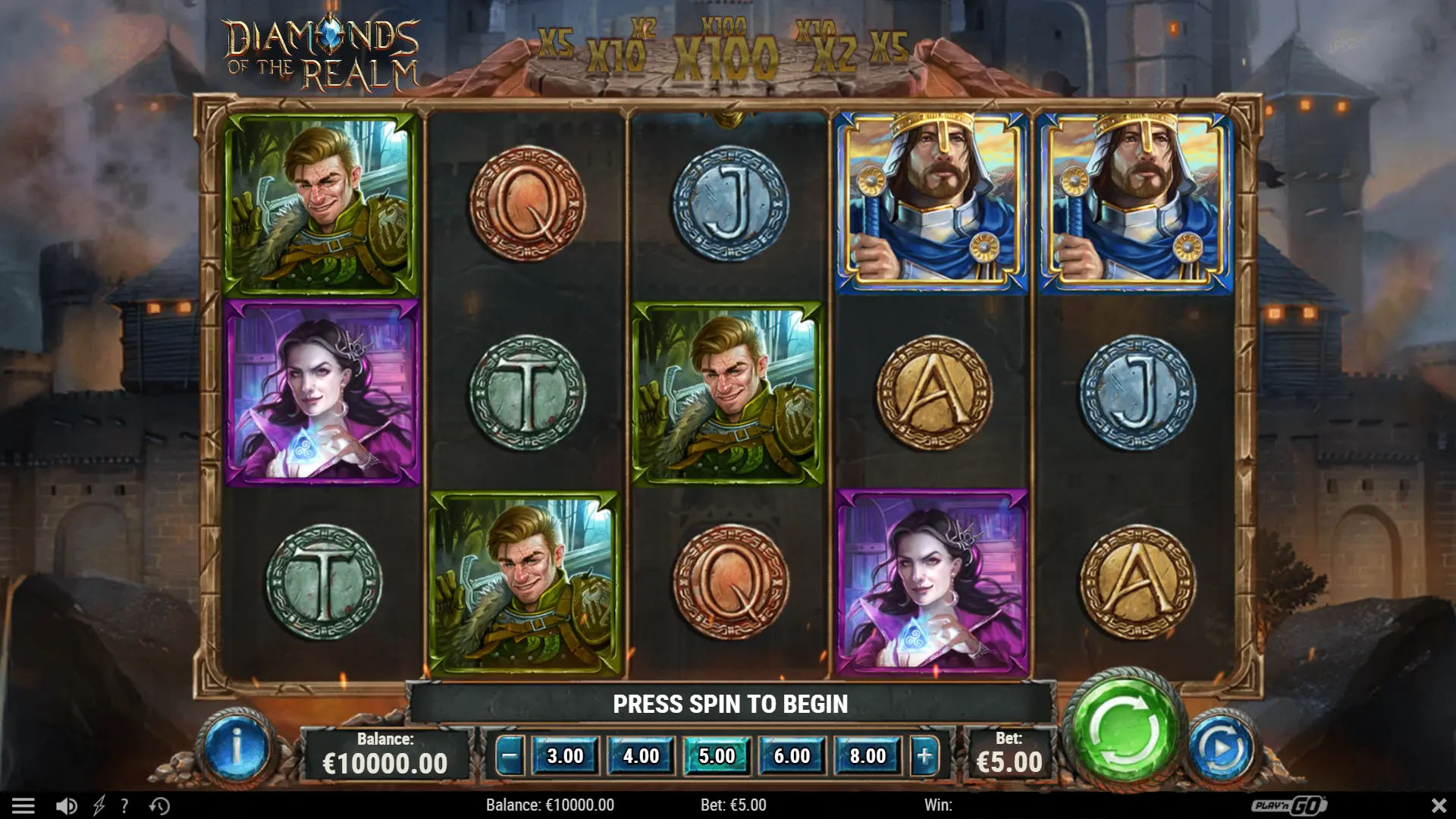This screenshot has width=1456, height=819.
Task: Close the game with the X
Action: 1438,805
